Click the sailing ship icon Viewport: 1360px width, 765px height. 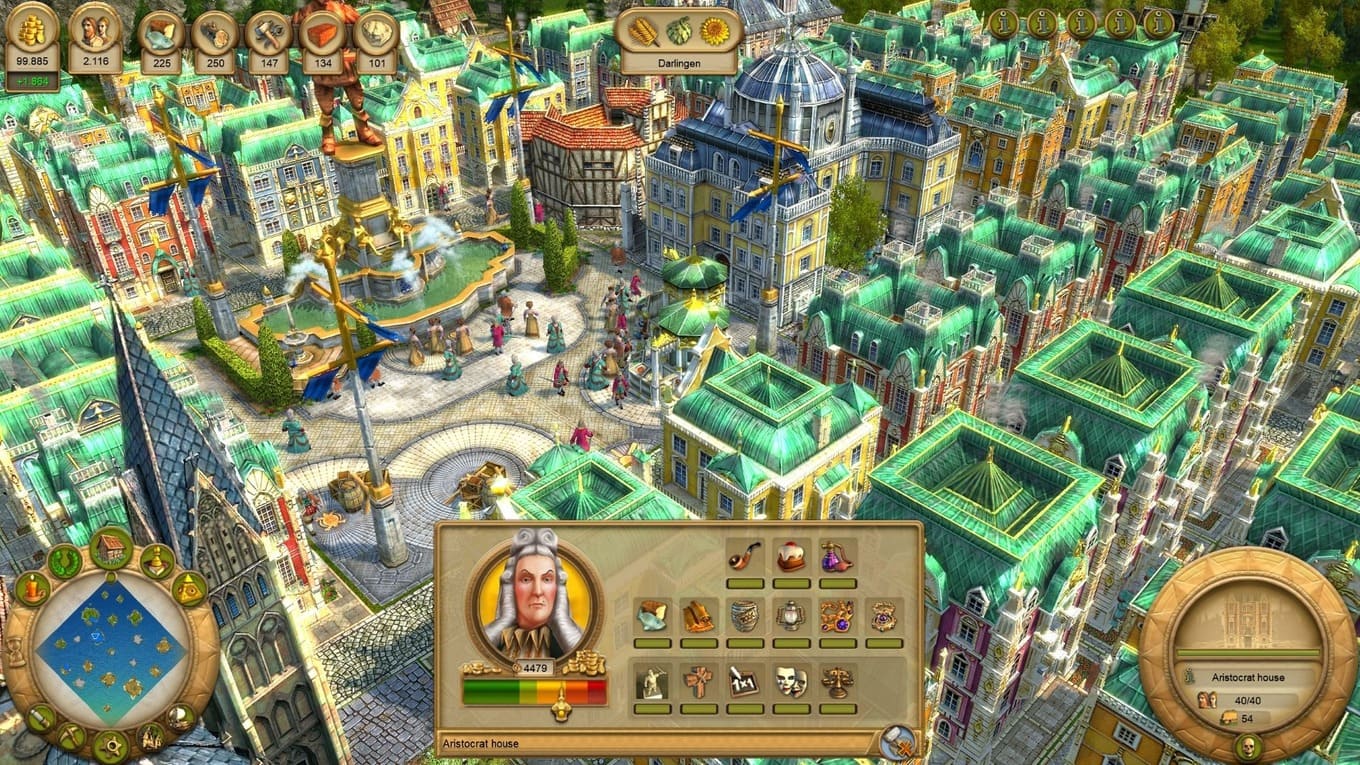tap(150, 738)
